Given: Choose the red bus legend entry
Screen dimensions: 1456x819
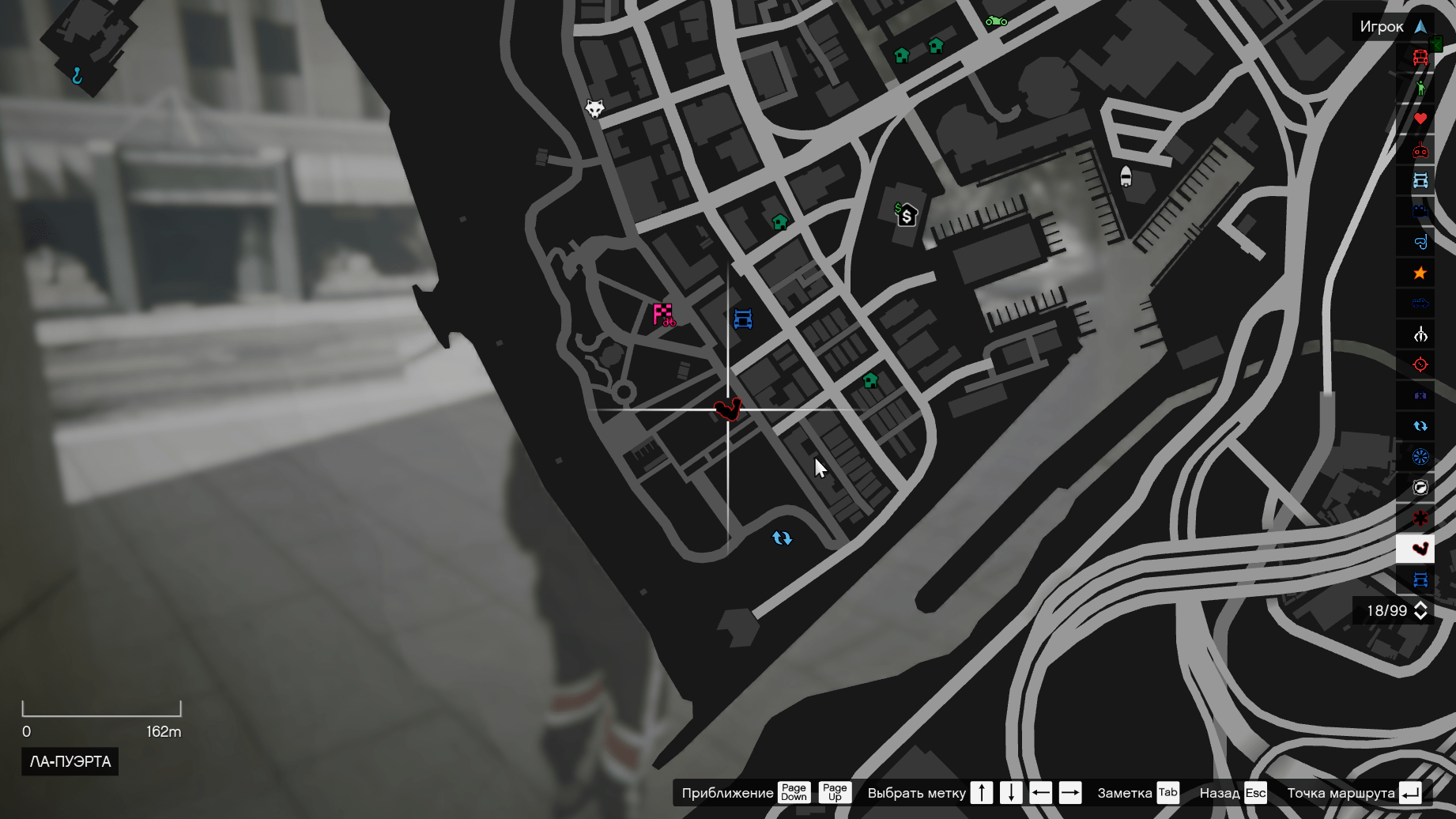Looking at the screenshot, I should pos(1420,58).
